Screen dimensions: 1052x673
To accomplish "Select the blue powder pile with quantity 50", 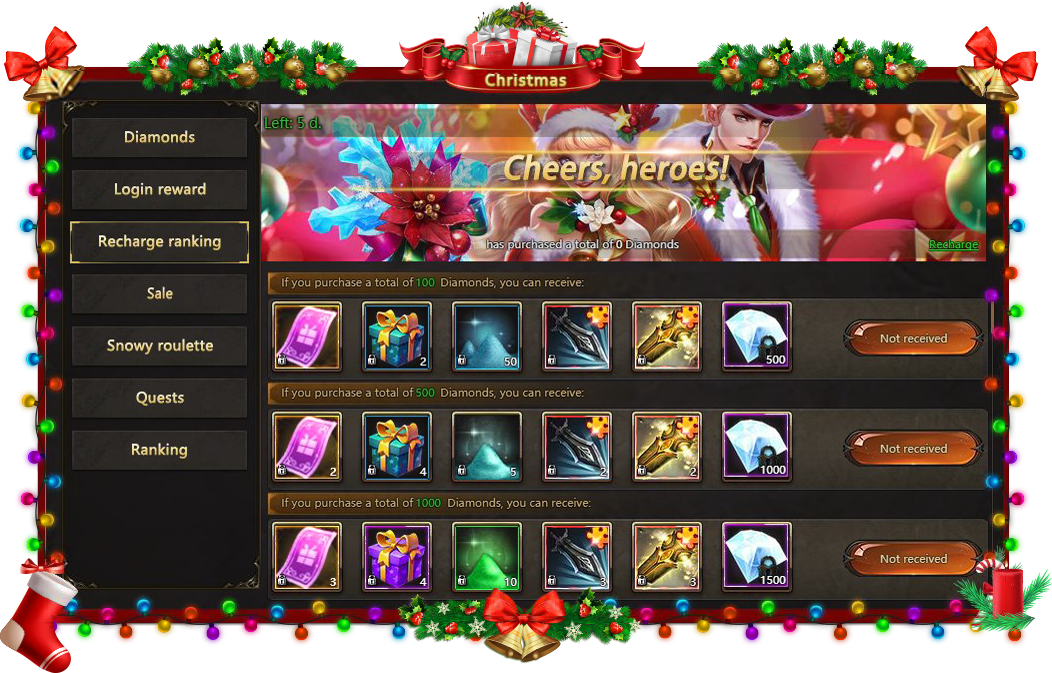I will point(487,336).
